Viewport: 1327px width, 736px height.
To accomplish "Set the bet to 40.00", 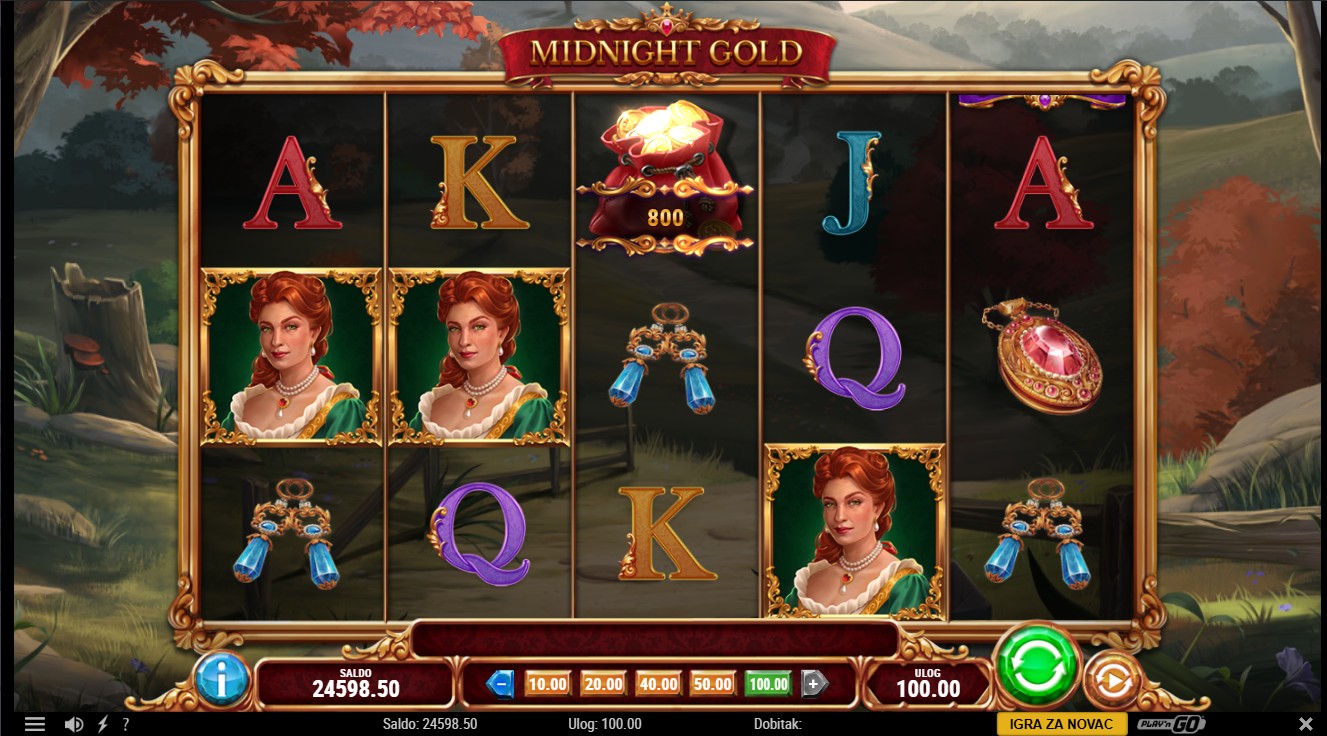I will tap(658, 684).
